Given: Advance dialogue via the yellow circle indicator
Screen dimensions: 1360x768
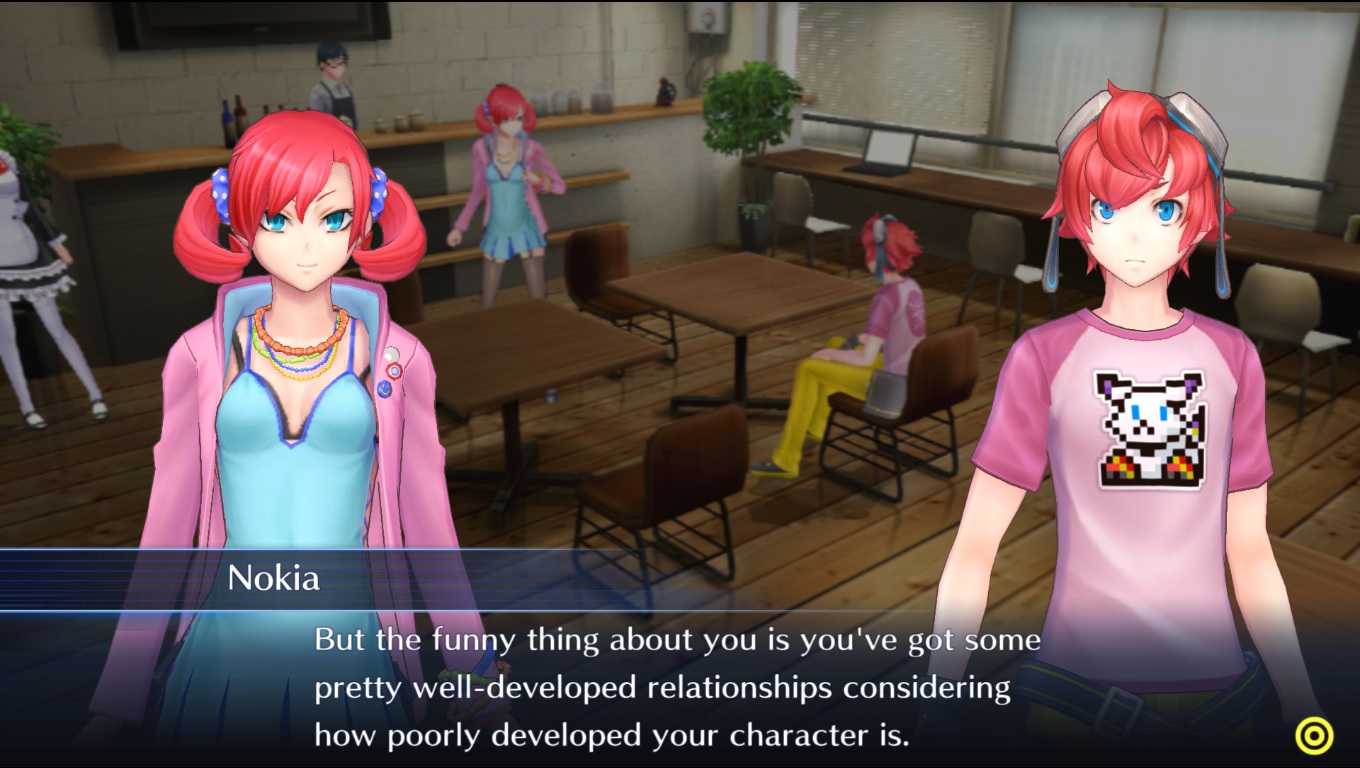Looking at the screenshot, I should point(1314,736).
